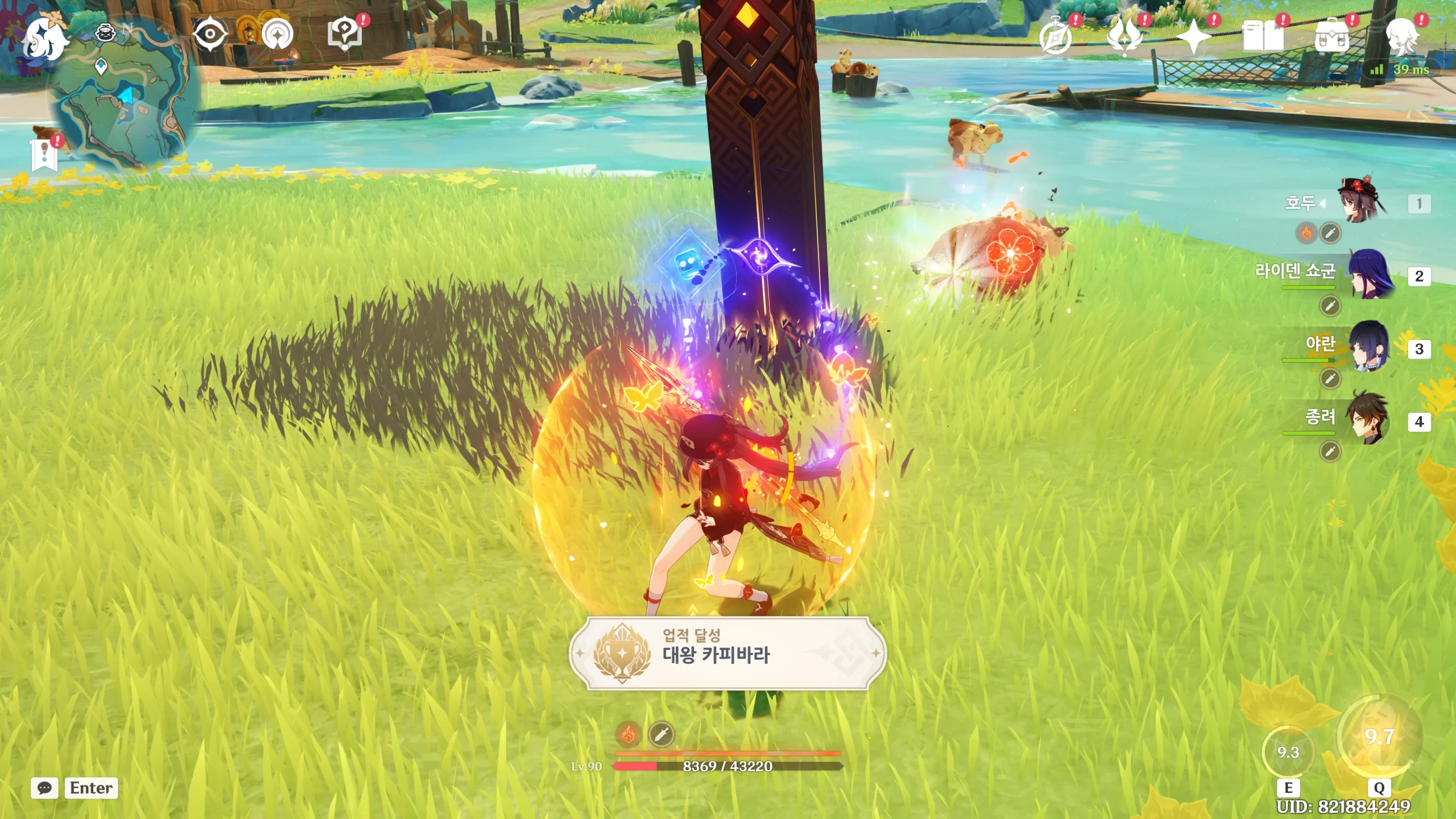Viewport: 1456px width, 819px height.
Task: Open the quest banner with exclamation mark
Action: coord(44,154)
